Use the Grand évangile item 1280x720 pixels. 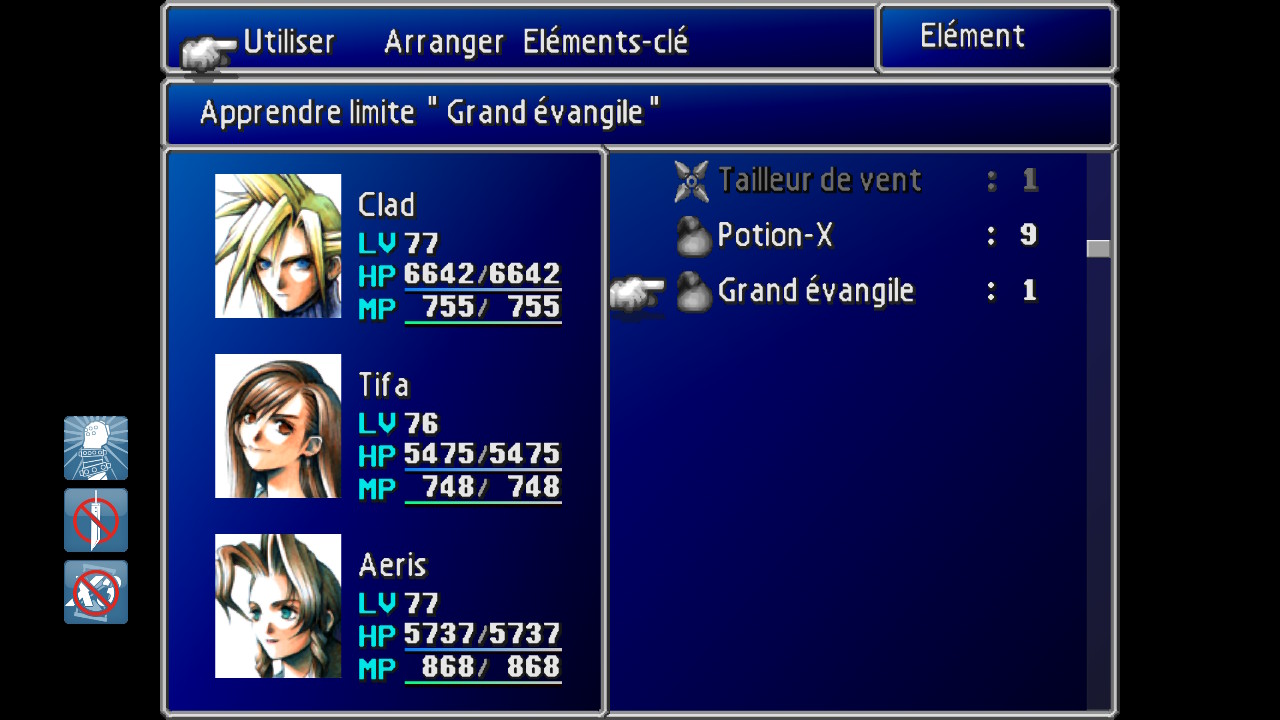click(815, 291)
